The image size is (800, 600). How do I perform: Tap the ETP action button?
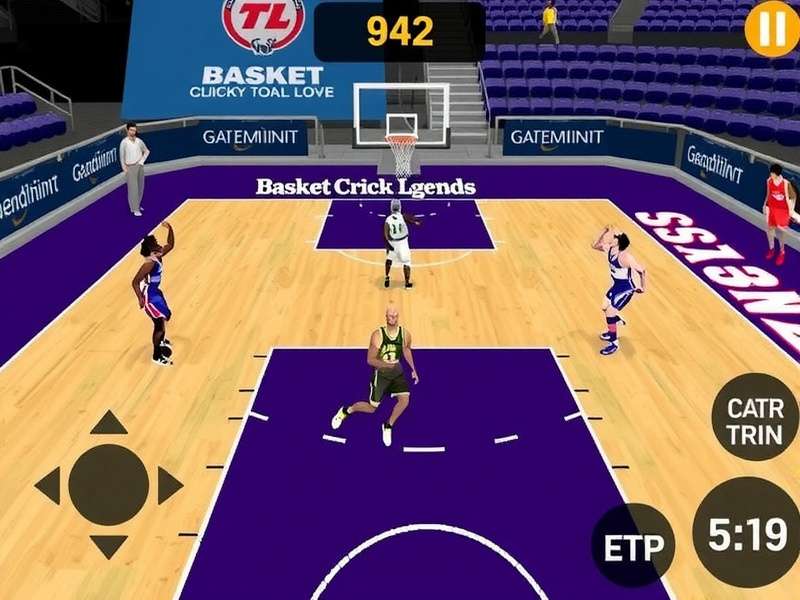[x=633, y=546]
